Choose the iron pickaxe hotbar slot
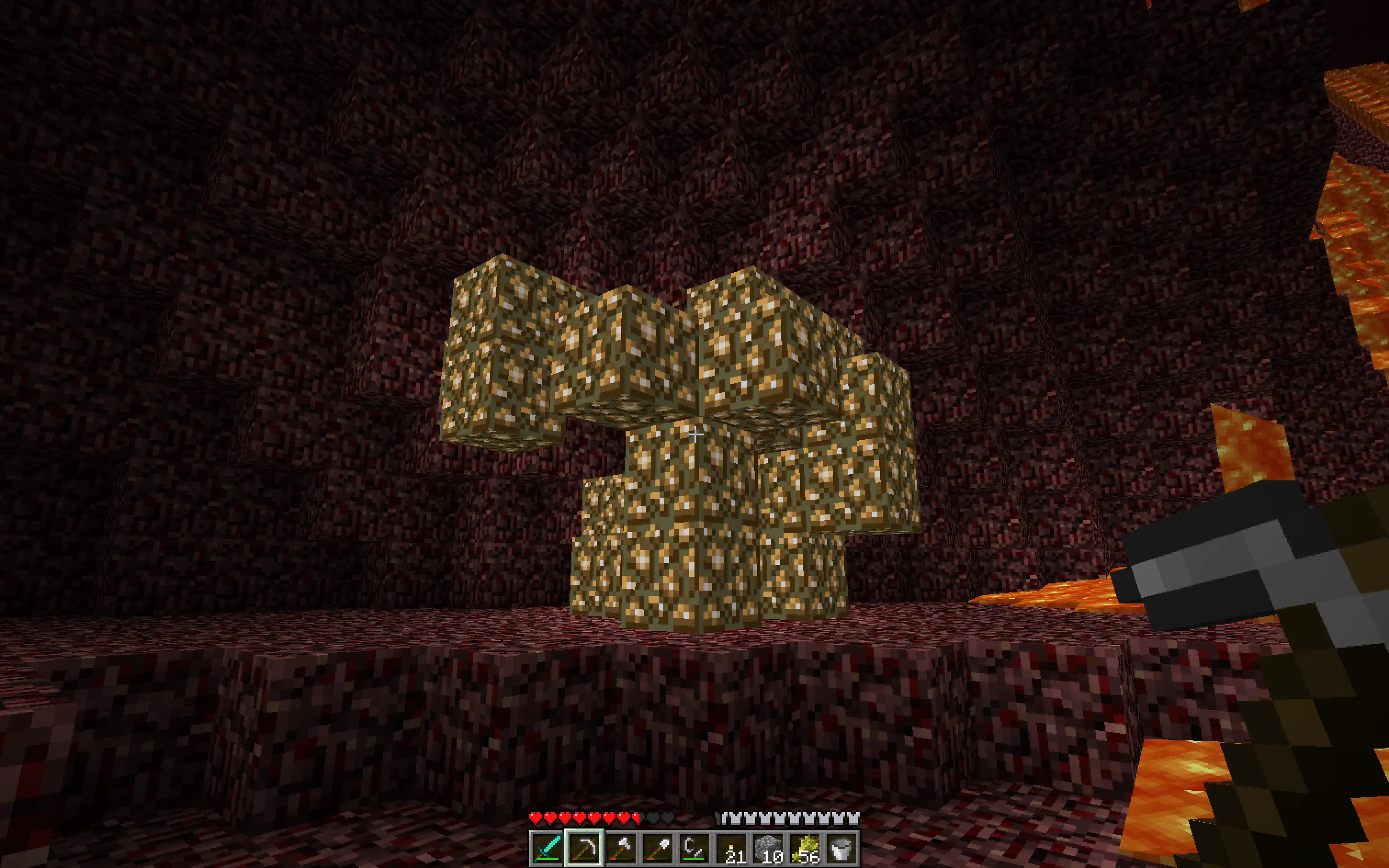The height and width of the screenshot is (868, 1389). click(583, 847)
